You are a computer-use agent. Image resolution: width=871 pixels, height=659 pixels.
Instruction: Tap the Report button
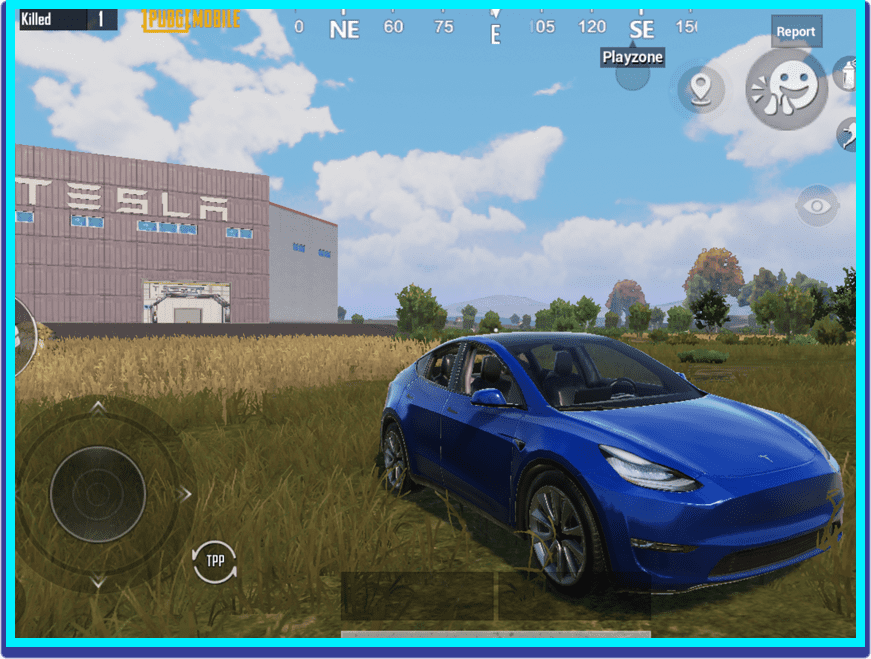(796, 31)
